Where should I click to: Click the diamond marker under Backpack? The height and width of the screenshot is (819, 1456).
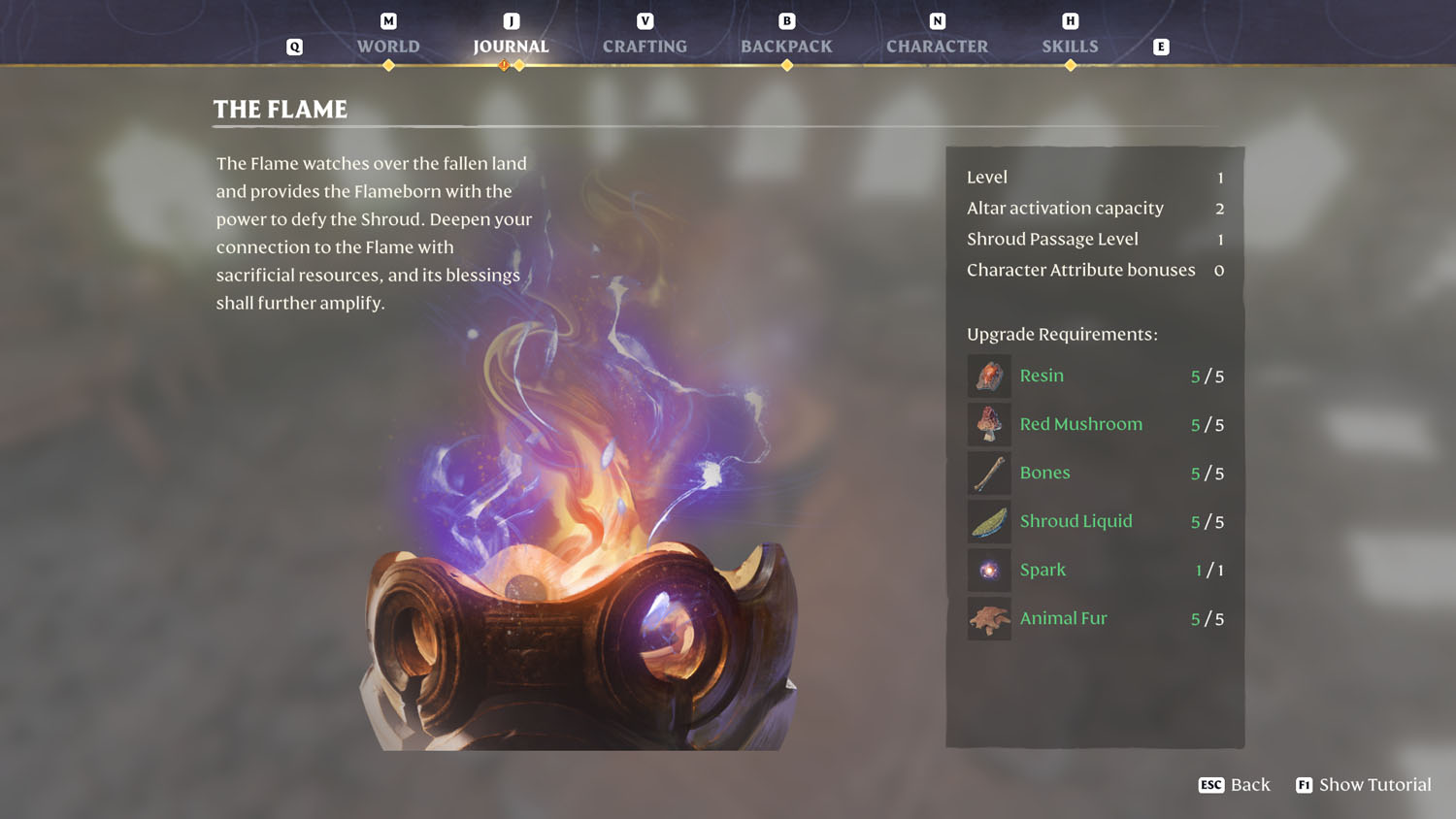785,66
